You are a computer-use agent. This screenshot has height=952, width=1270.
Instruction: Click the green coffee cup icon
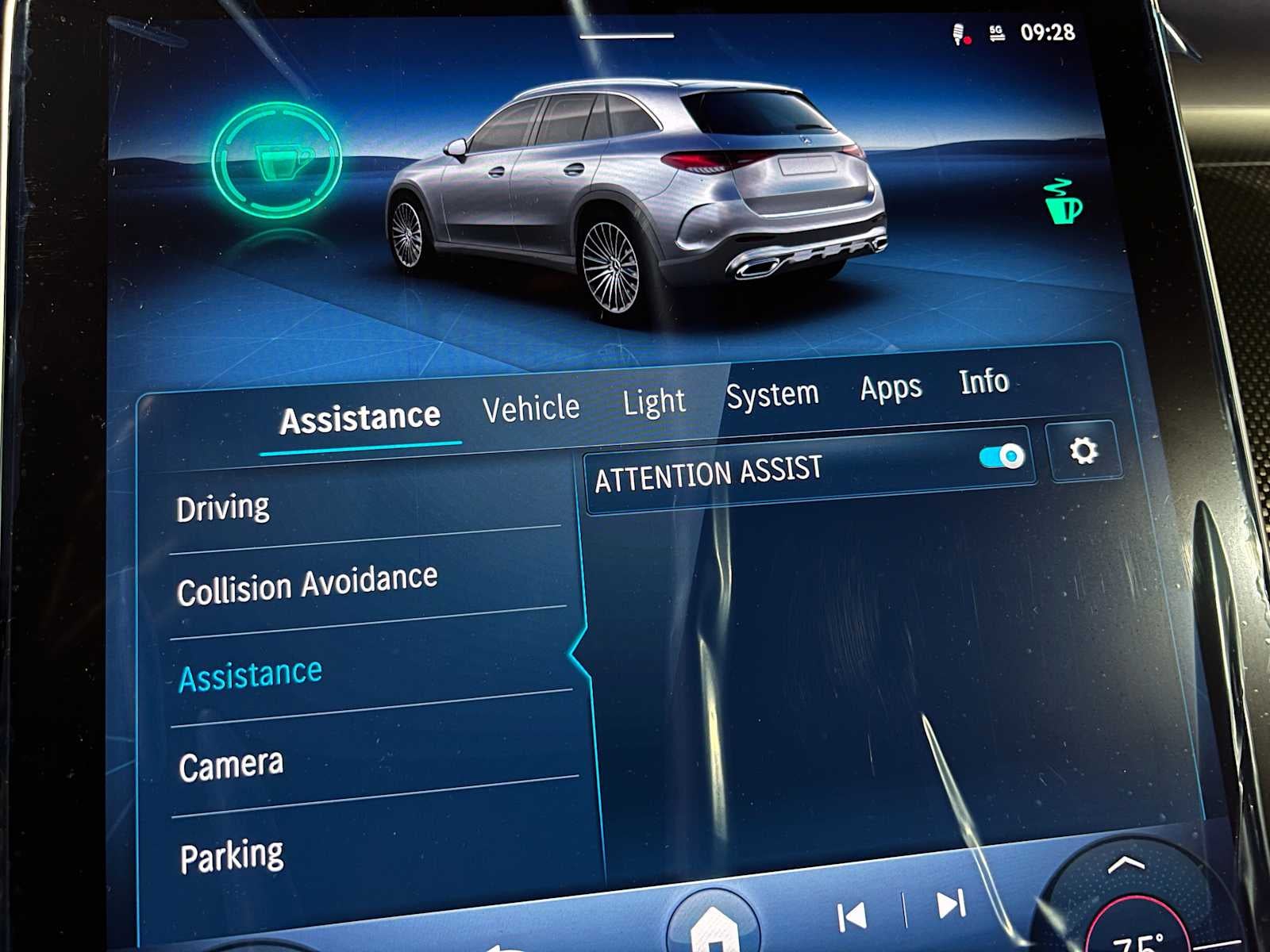point(1062,202)
